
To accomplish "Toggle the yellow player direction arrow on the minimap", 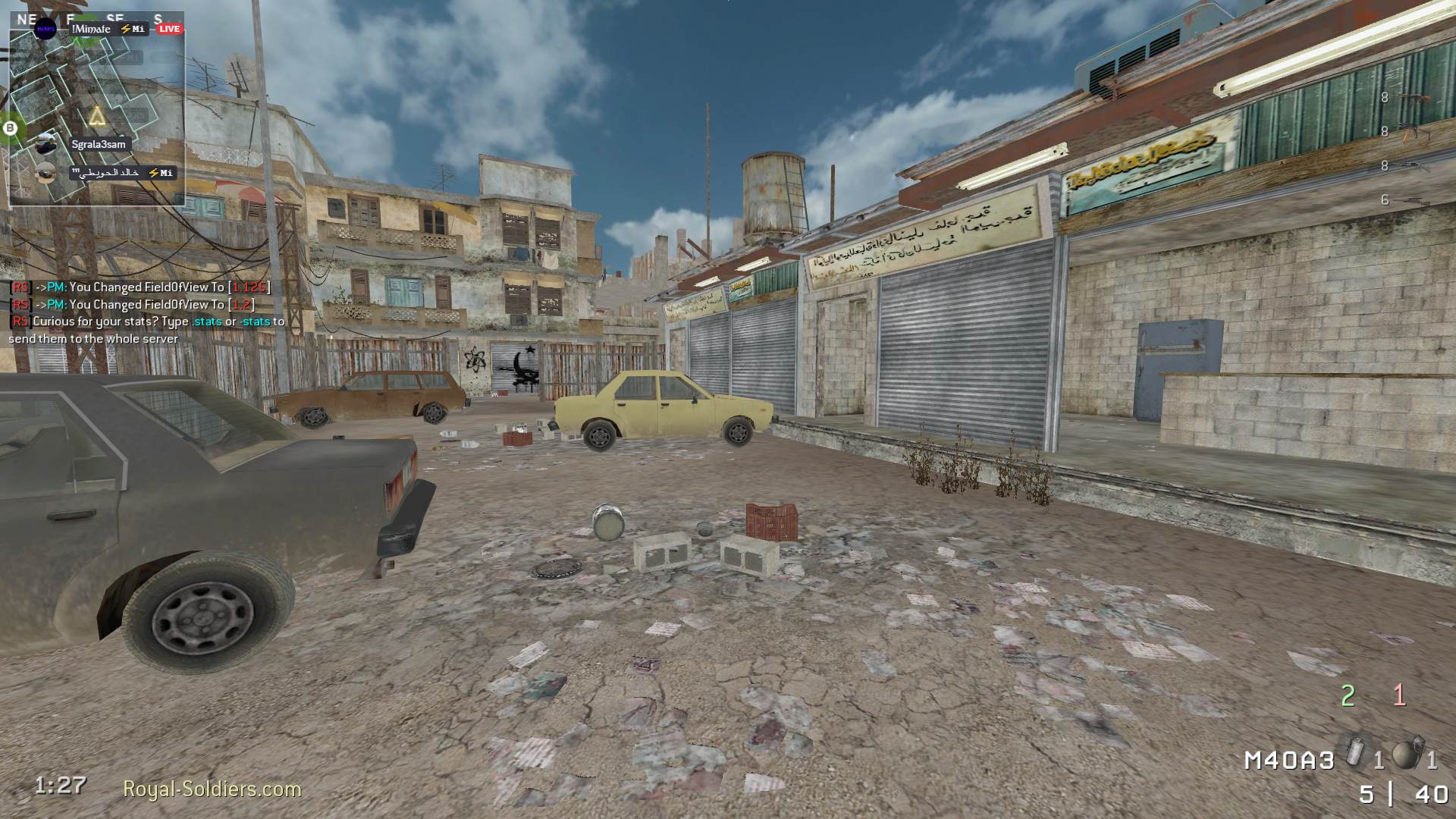I will point(96,116).
